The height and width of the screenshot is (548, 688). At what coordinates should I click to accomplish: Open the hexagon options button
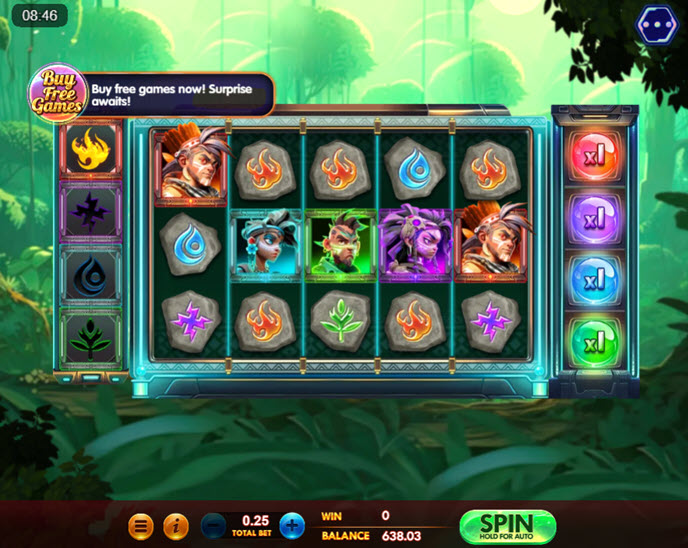click(656, 25)
